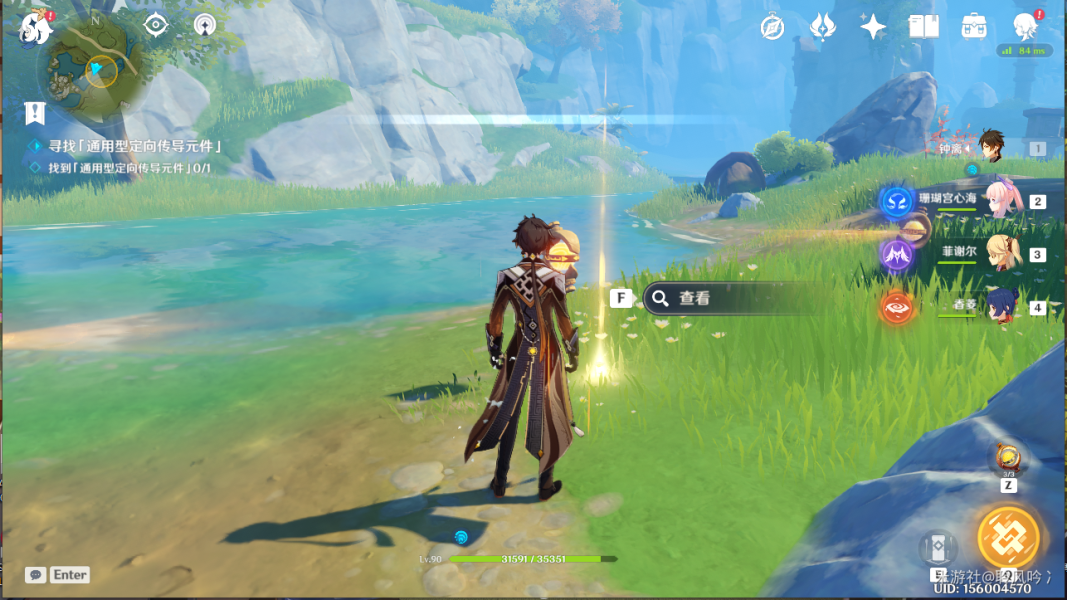Screen dimensions: 1067x600
Task: Open the character profile icon
Action: coord(1025,27)
